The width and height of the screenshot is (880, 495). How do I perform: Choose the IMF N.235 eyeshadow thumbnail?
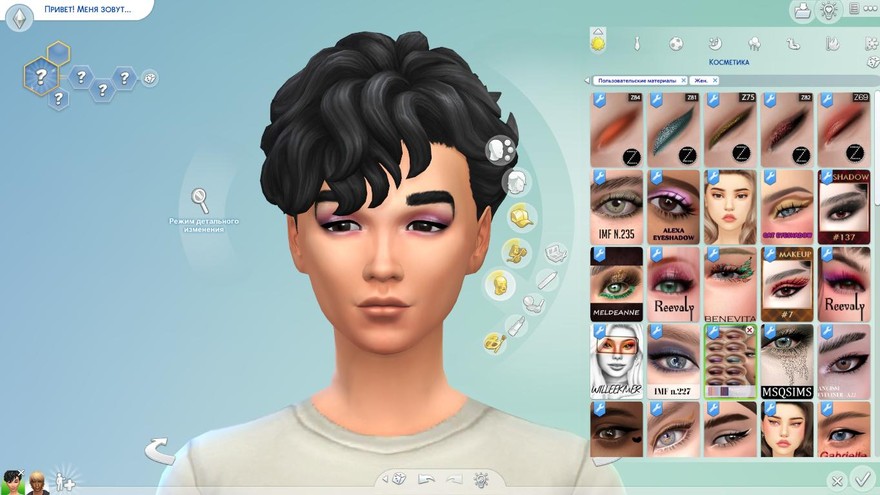616,206
